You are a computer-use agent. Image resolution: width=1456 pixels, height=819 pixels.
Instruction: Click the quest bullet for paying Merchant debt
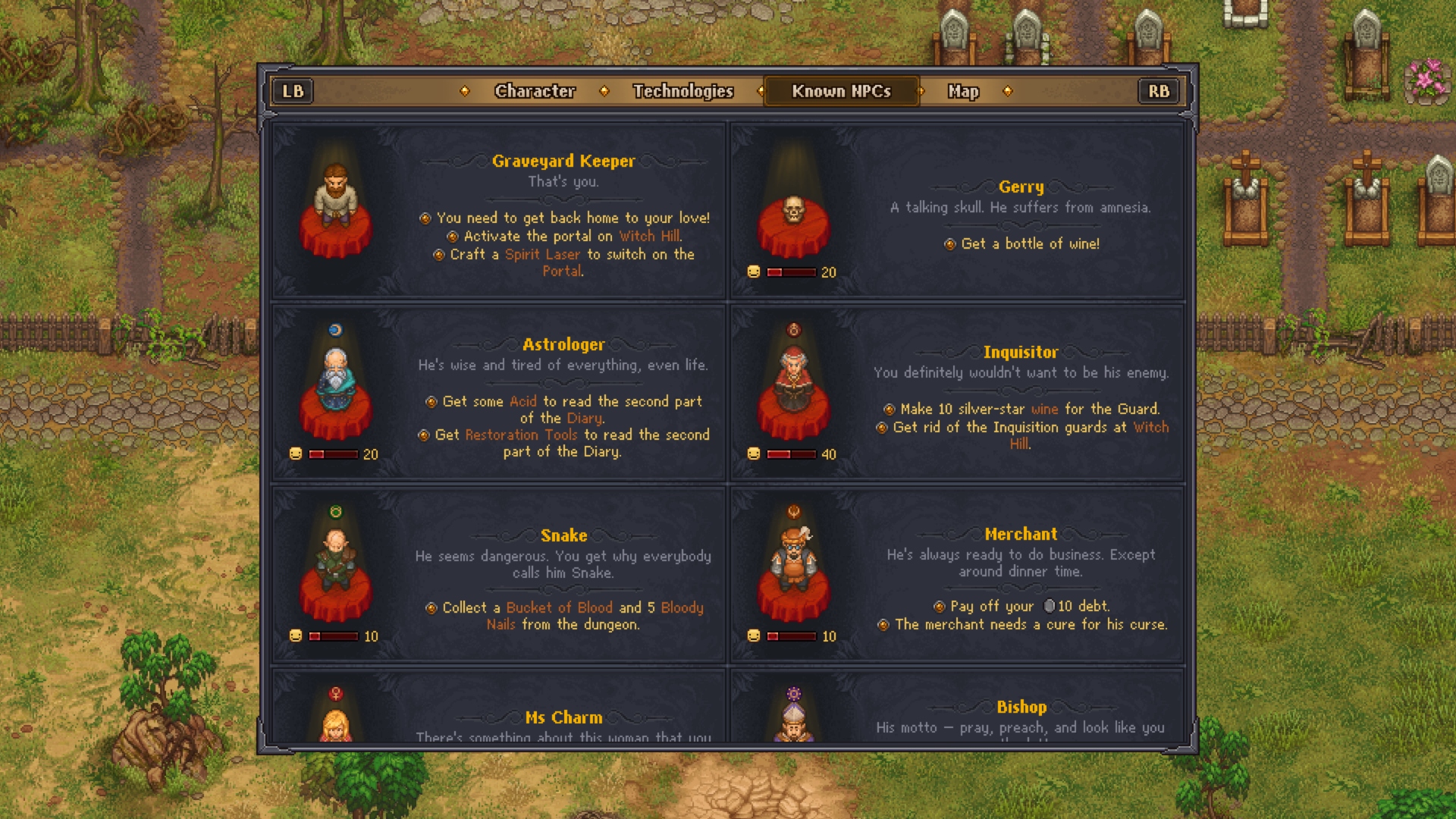939,606
